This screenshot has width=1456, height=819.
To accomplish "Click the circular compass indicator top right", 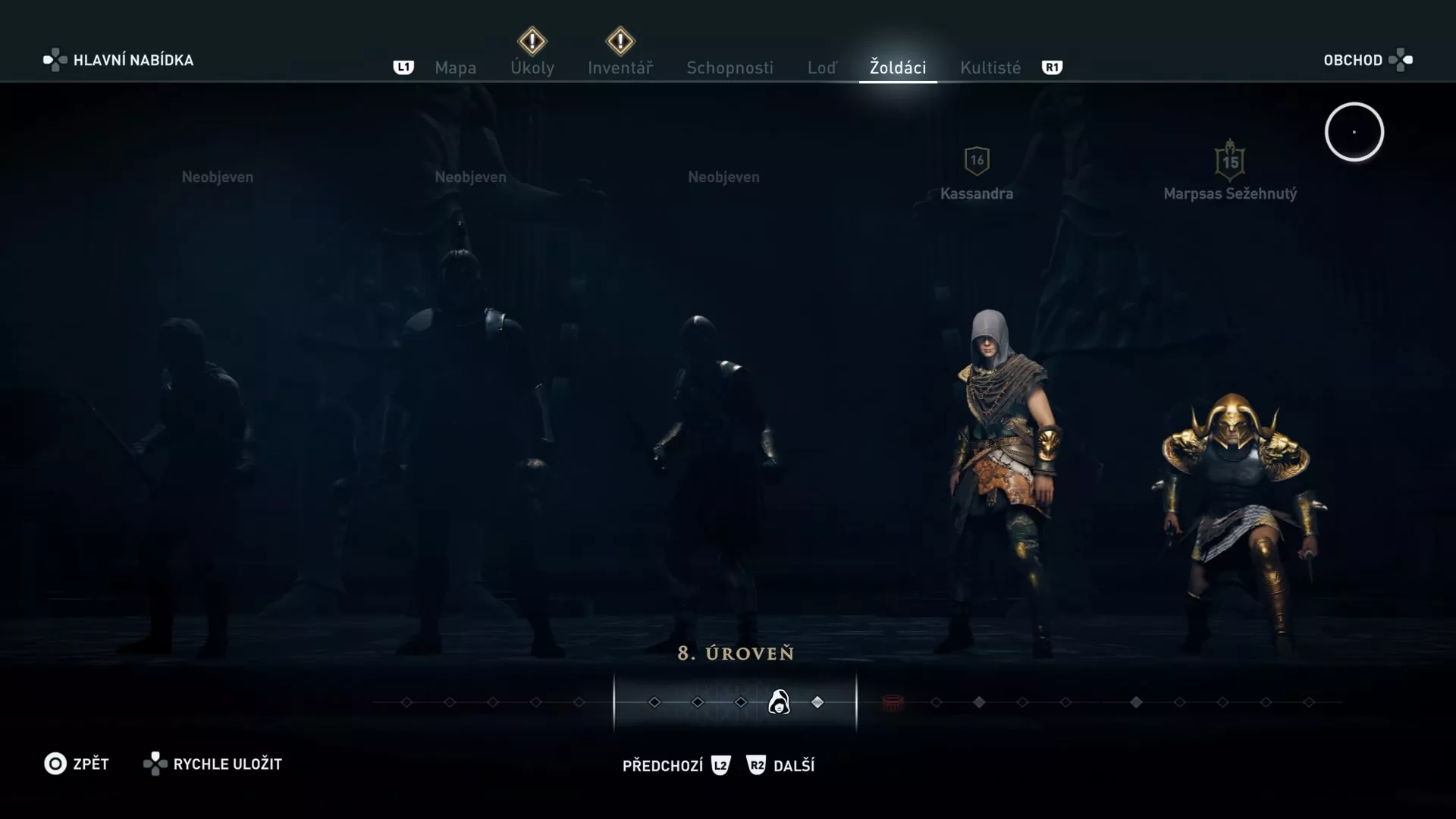I will point(1354,131).
